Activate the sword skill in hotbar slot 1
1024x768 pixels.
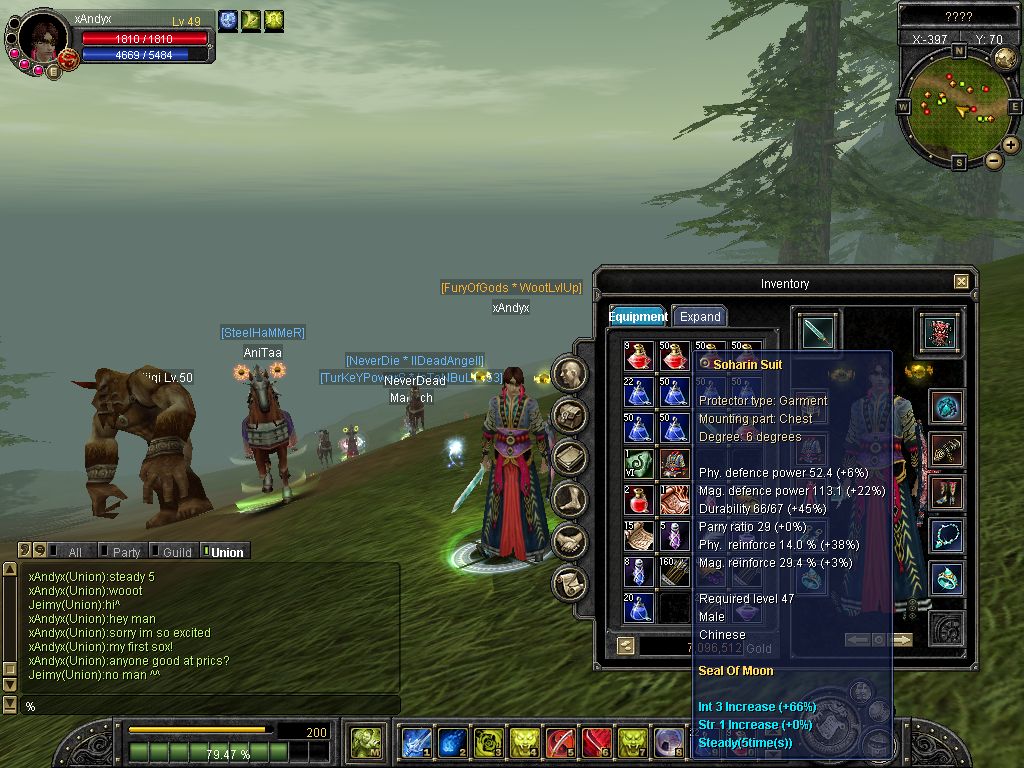click(x=416, y=743)
